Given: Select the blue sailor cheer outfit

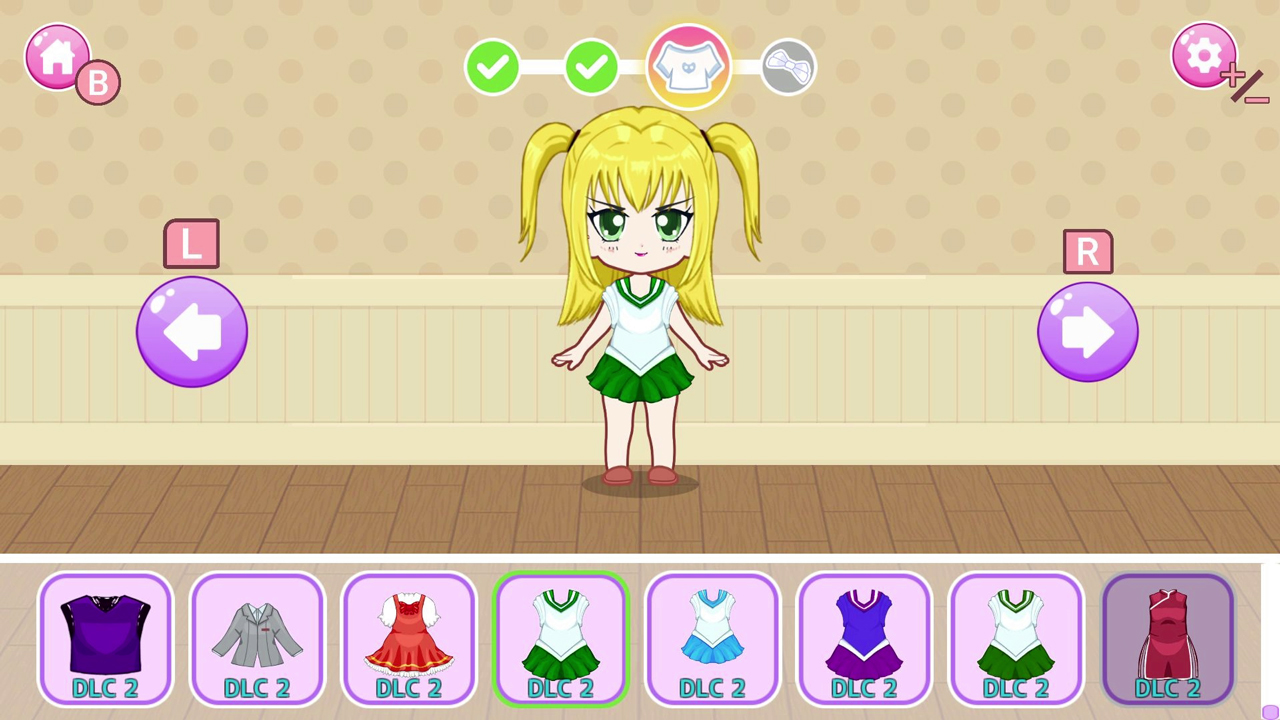Looking at the screenshot, I should pyautogui.click(x=713, y=637).
